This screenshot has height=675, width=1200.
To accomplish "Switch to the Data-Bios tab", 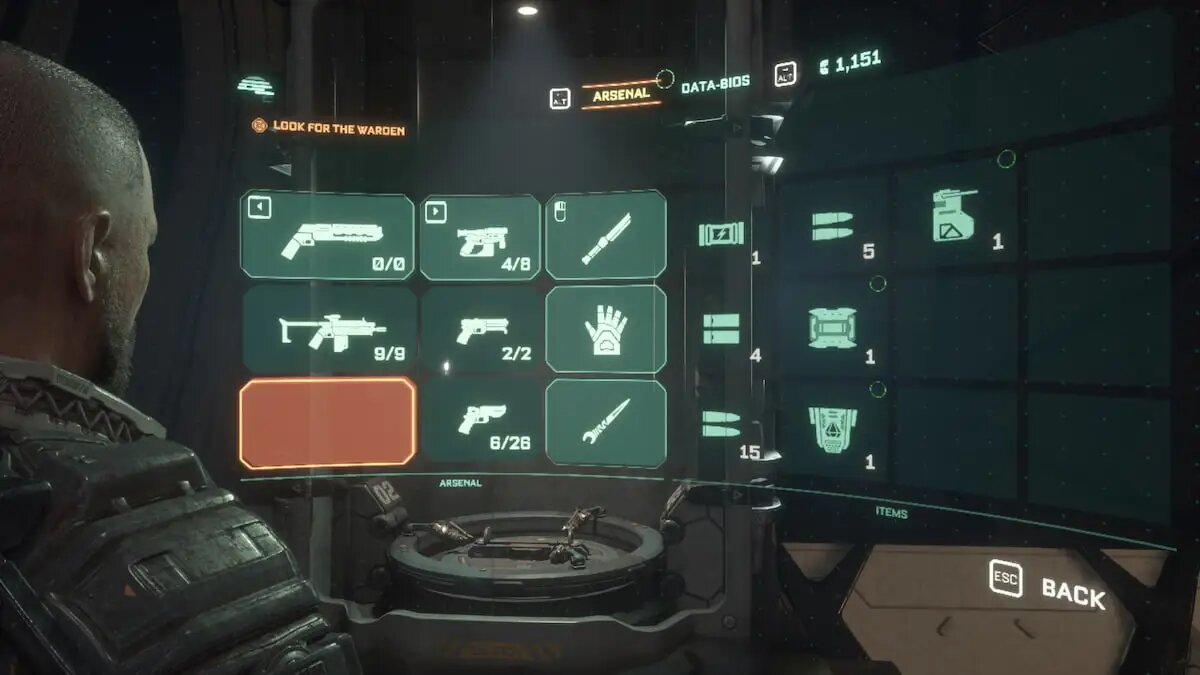I will tap(716, 87).
